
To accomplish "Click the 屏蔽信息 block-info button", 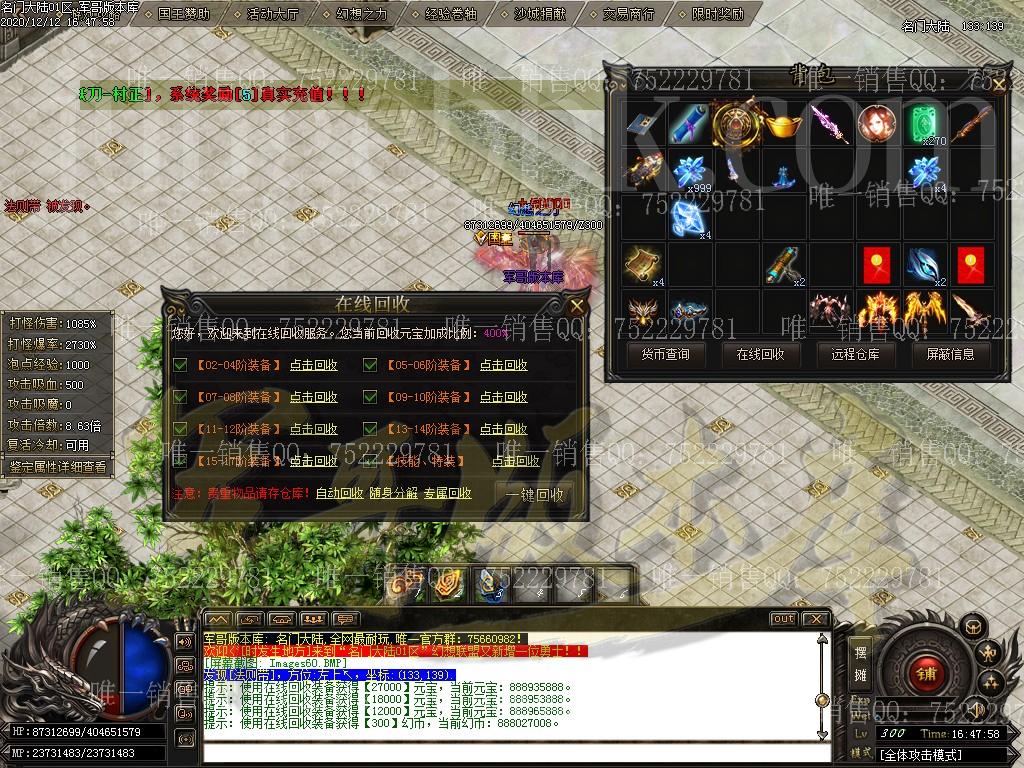I will [x=944, y=354].
